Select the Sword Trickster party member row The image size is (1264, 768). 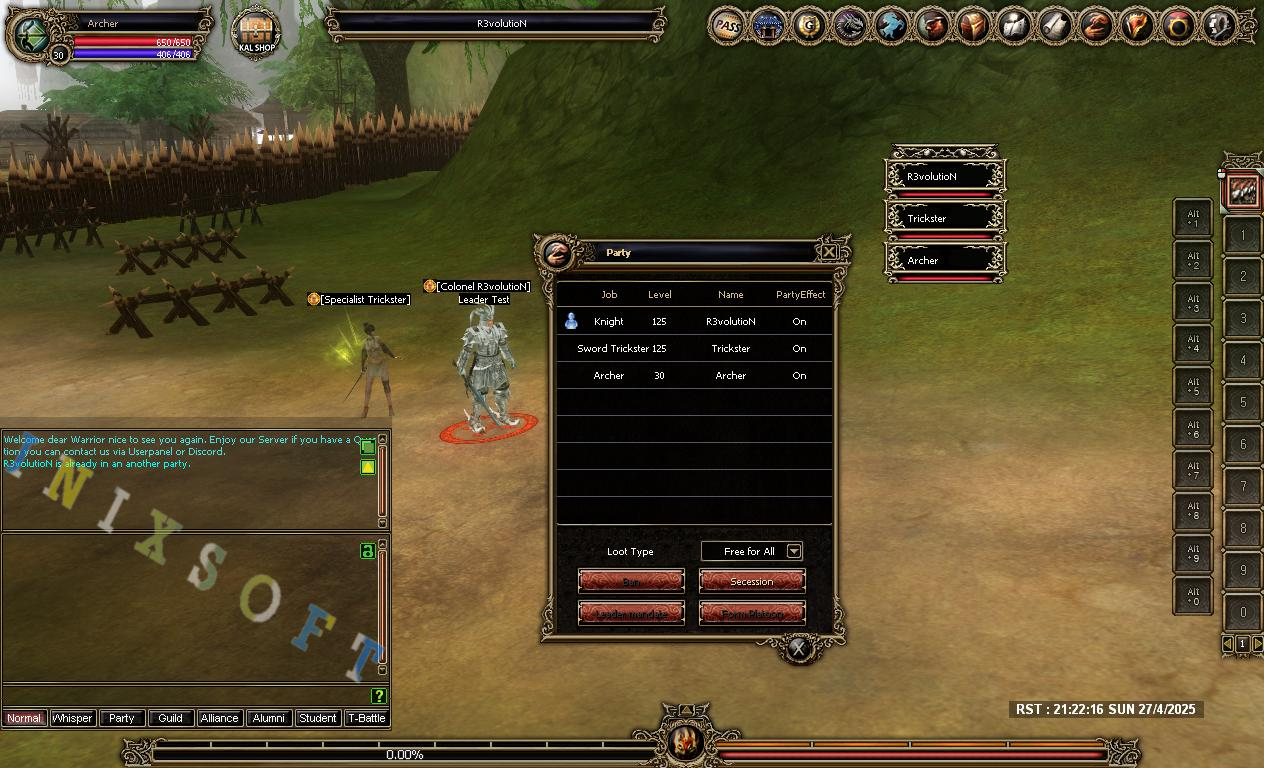(694, 349)
